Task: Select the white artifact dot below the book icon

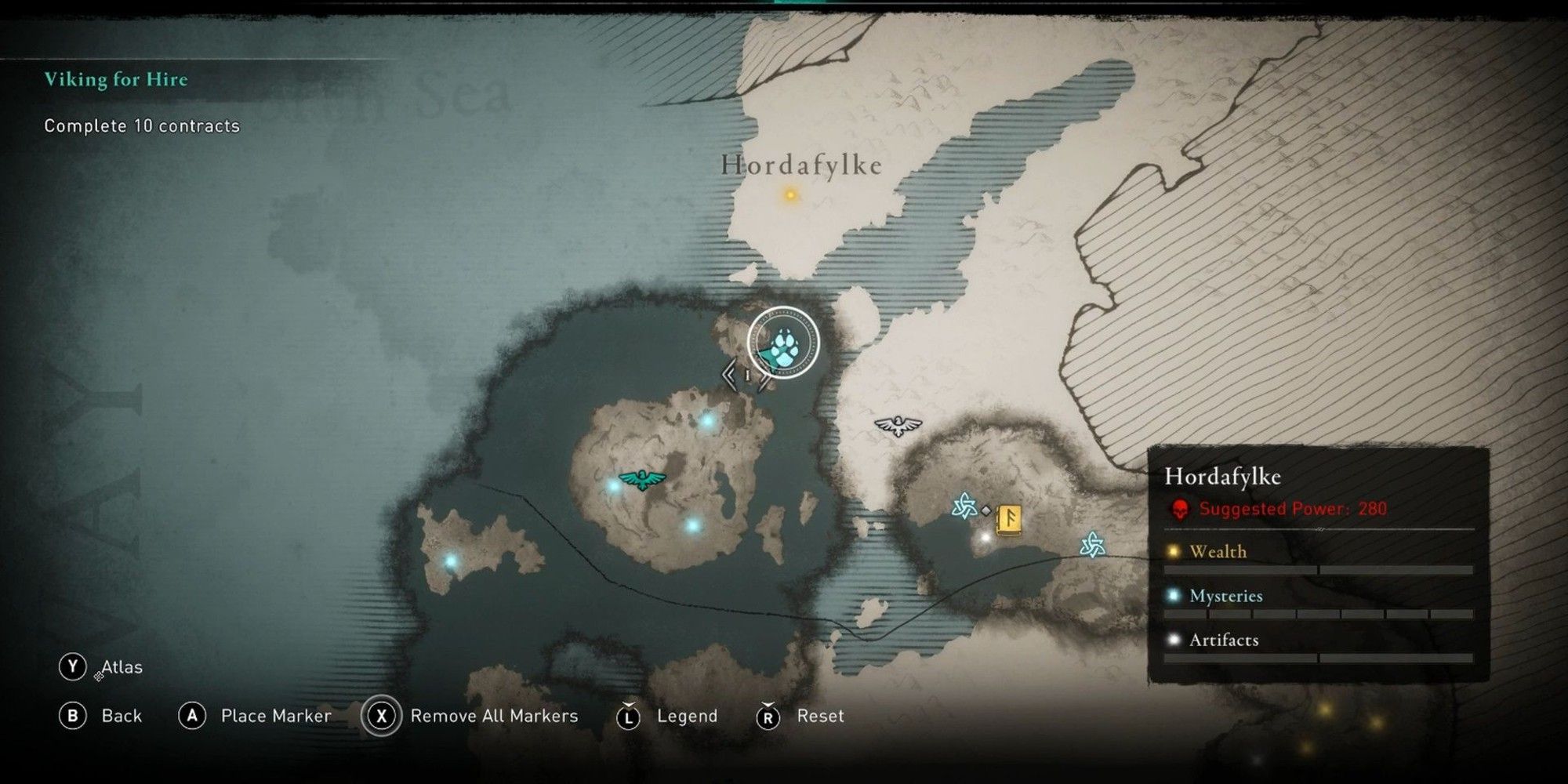Action: pyautogui.click(x=985, y=538)
